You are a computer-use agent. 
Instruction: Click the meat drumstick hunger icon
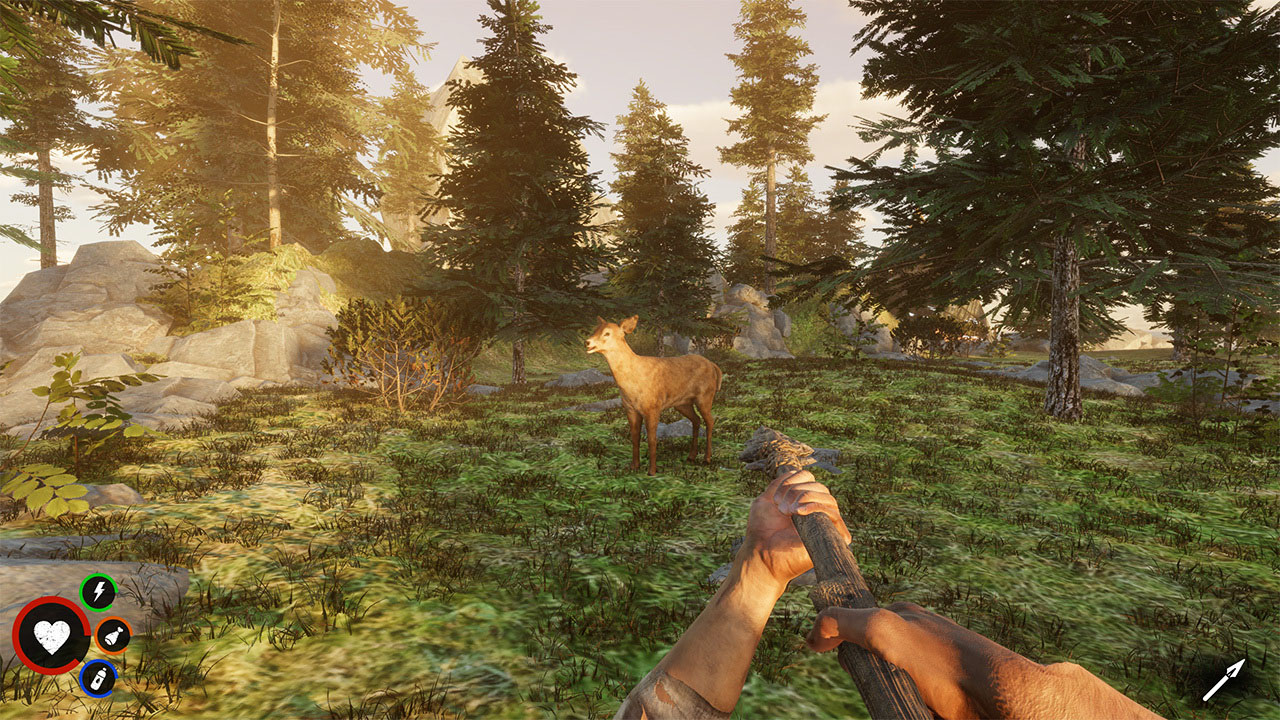pos(113,636)
